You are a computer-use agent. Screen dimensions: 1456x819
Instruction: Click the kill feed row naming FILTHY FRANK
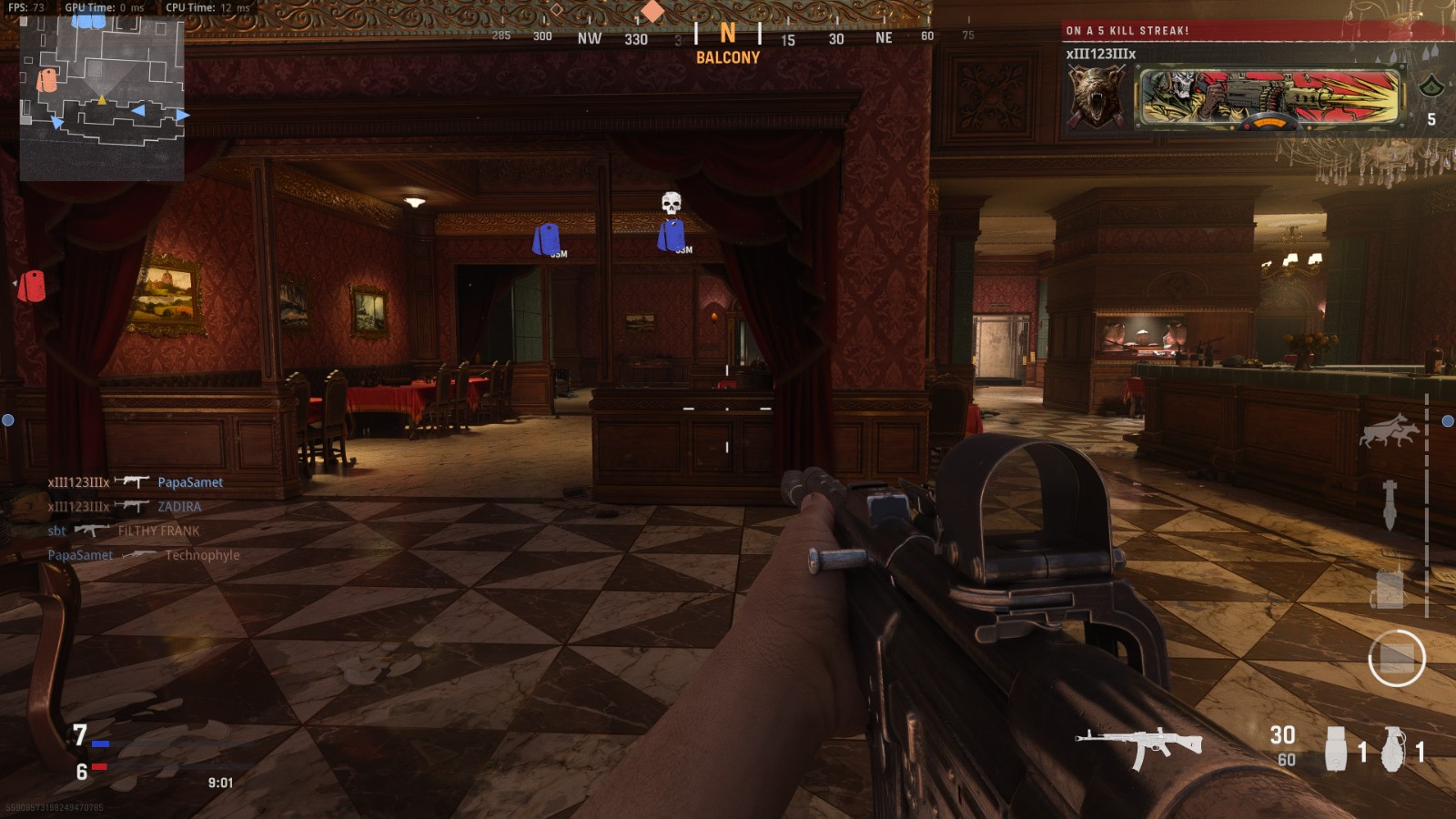coord(123,531)
